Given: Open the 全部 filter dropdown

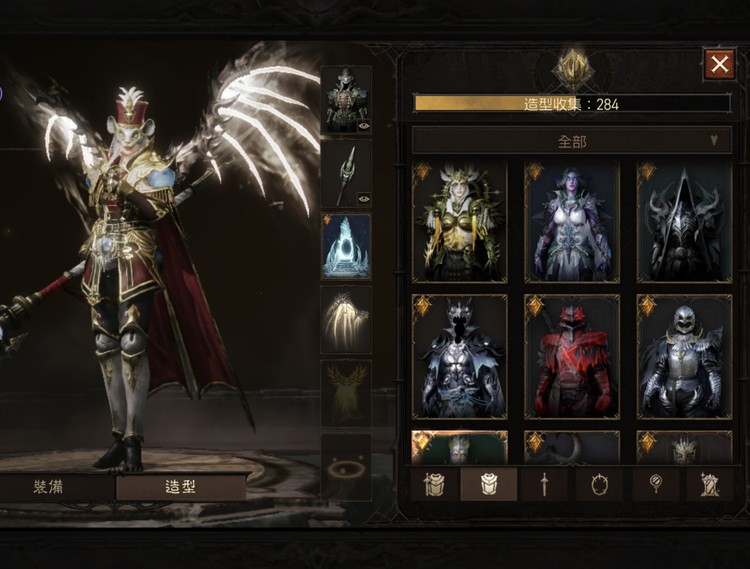Looking at the screenshot, I should (x=572, y=140).
